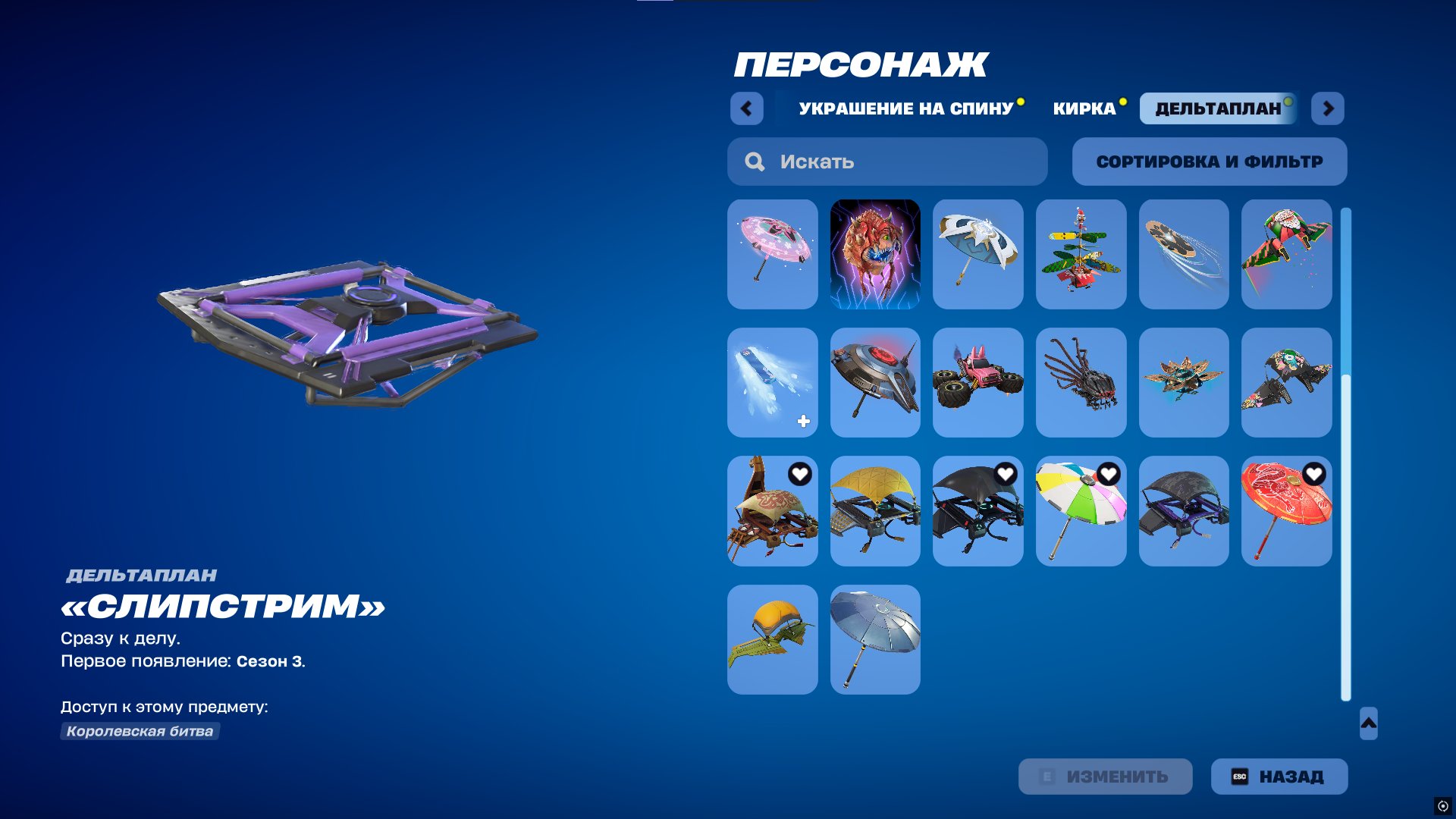Viewport: 1456px width, 819px height.
Task: Choose the pink monster truck glider
Action: [x=978, y=383]
